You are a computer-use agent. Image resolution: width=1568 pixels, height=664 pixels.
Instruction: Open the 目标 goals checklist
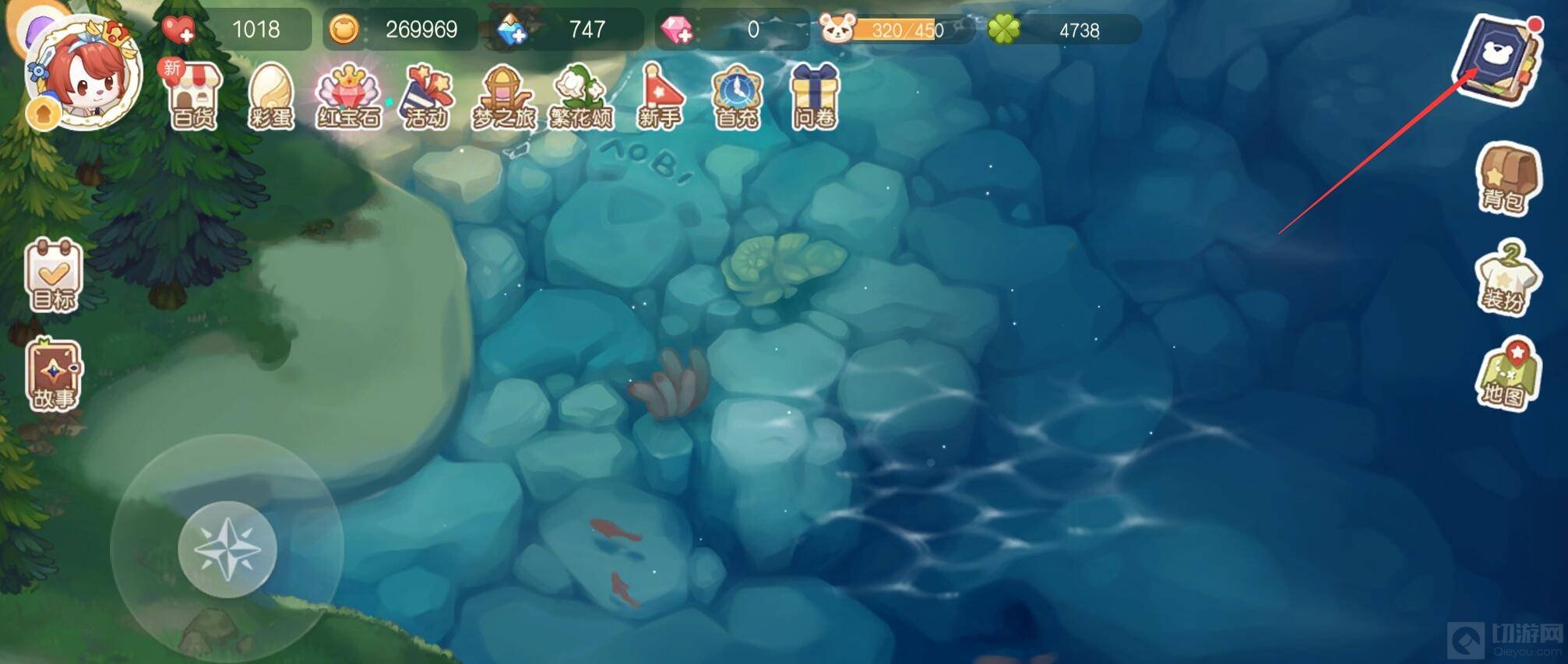[54, 276]
